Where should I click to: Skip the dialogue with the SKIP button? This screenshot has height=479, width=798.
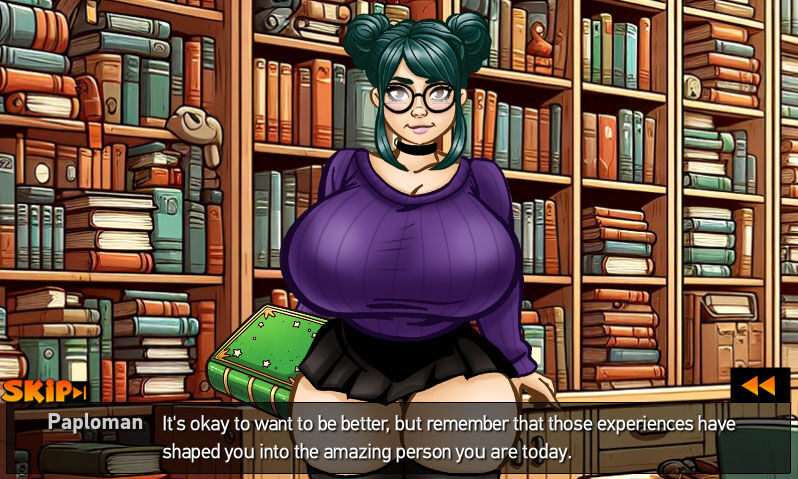[x=43, y=391]
